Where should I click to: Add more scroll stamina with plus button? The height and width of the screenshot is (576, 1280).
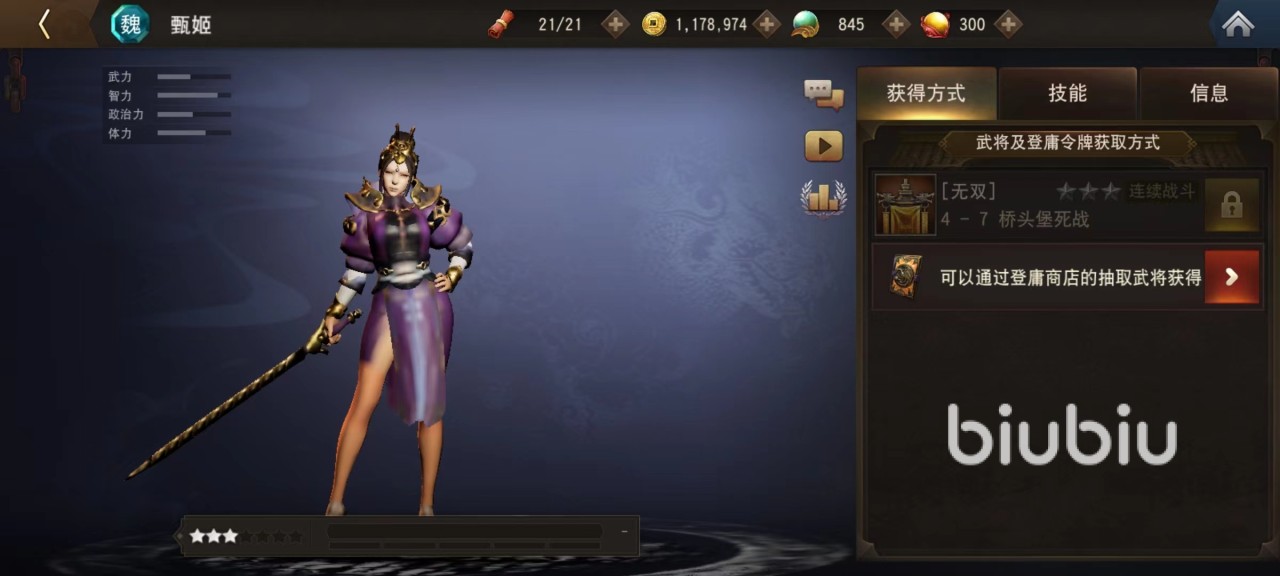point(615,24)
